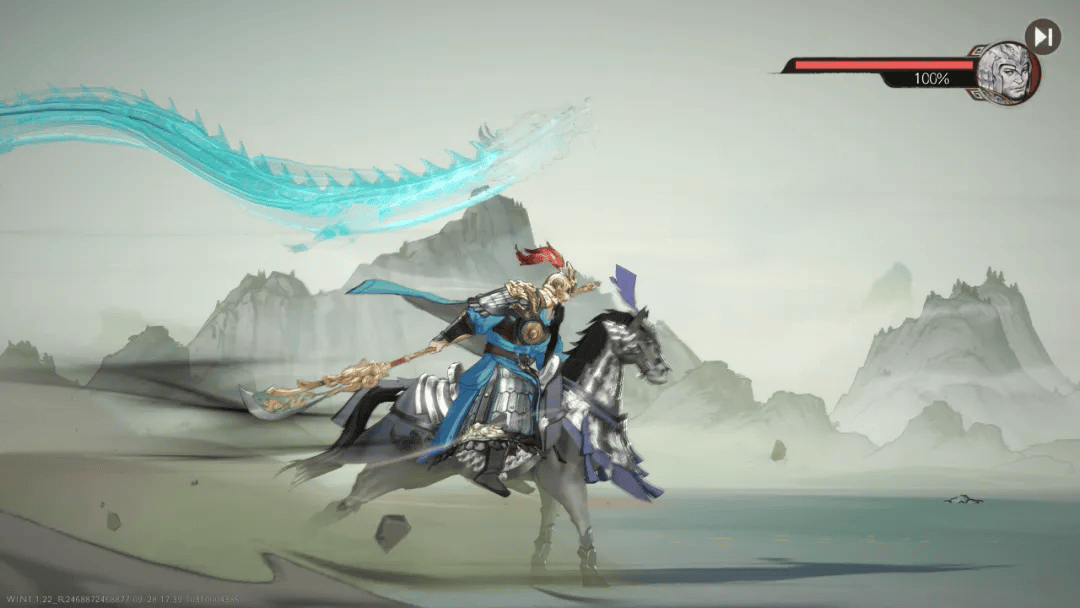Skip the cutscene with the skip-forward button
The height and width of the screenshot is (608, 1080).
point(1043,37)
